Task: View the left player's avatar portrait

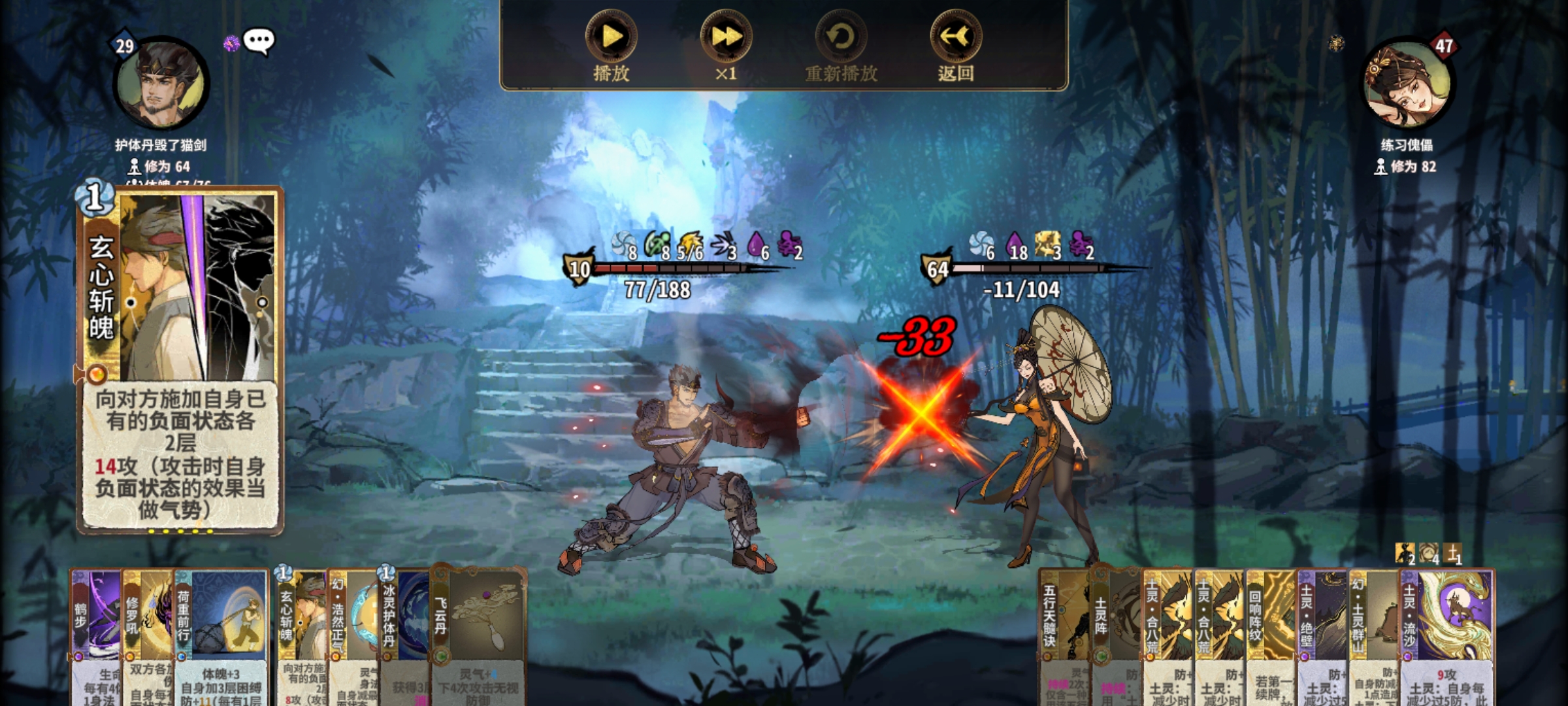Action: click(161, 84)
